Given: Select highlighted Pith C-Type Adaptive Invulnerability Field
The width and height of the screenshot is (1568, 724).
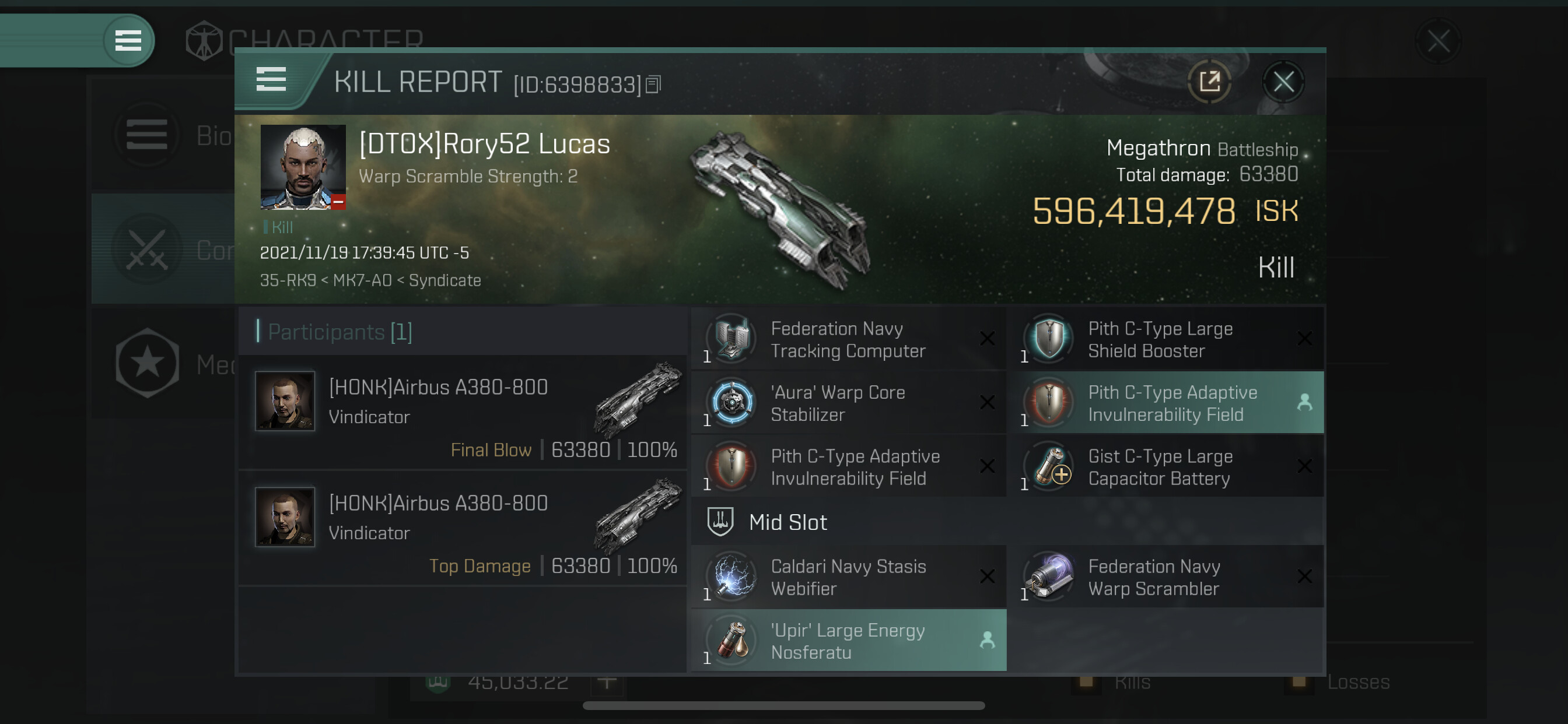Looking at the screenshot, I should tap(1164, 403).
